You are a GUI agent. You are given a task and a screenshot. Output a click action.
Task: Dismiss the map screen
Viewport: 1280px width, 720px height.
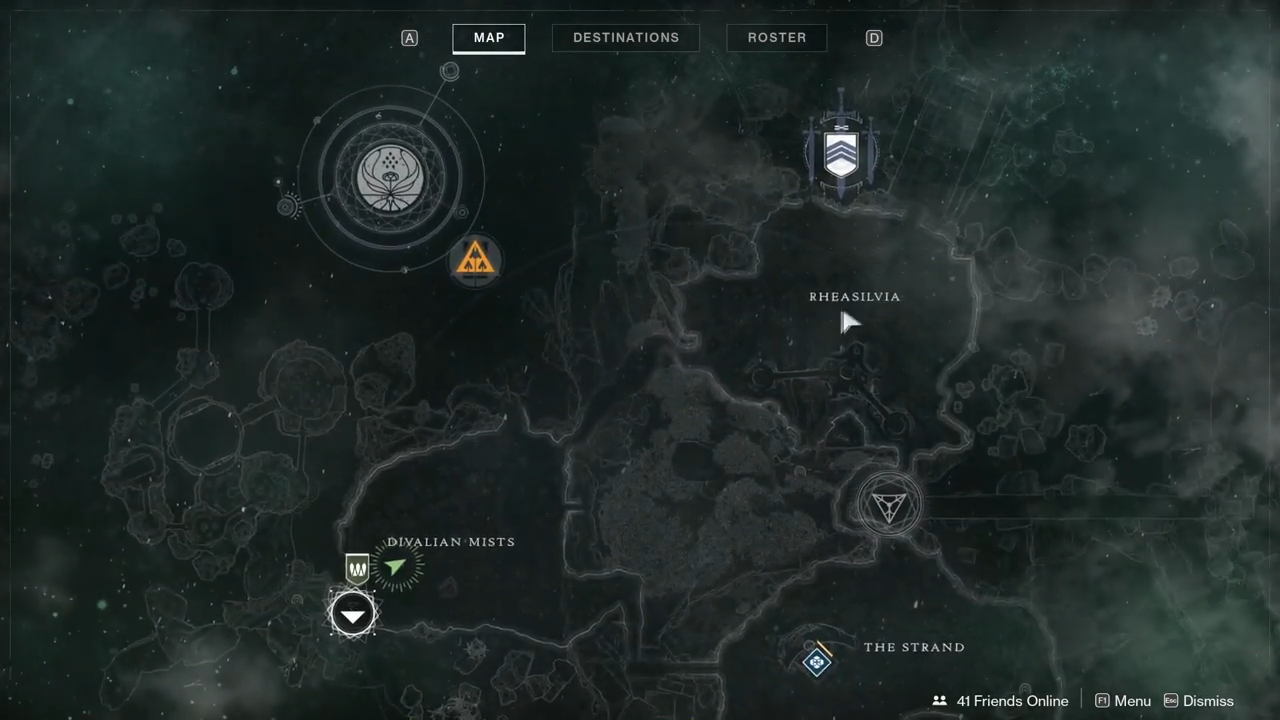(x=1198, y=701)
